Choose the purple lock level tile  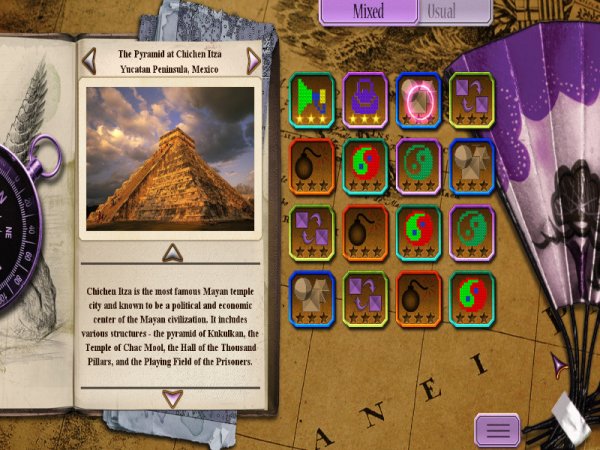(x=365, y=100)
